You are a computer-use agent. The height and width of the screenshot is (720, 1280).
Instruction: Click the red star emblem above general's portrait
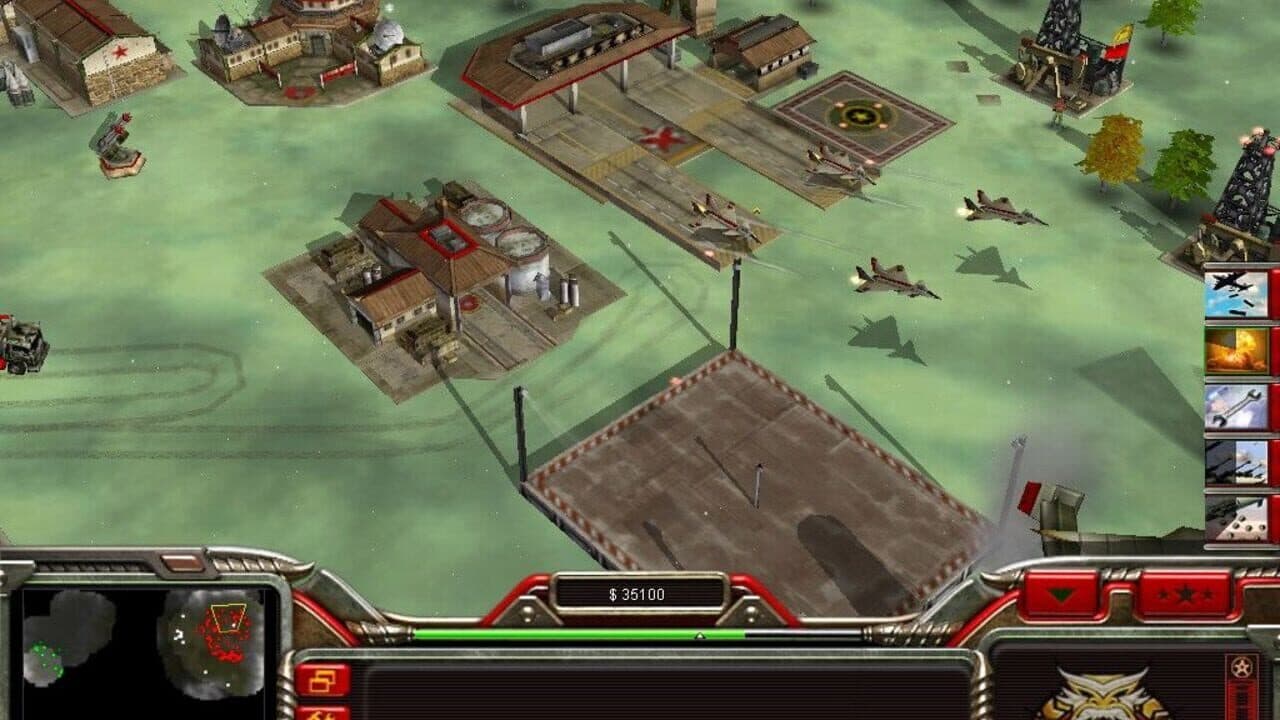(x=1240, y=666)
